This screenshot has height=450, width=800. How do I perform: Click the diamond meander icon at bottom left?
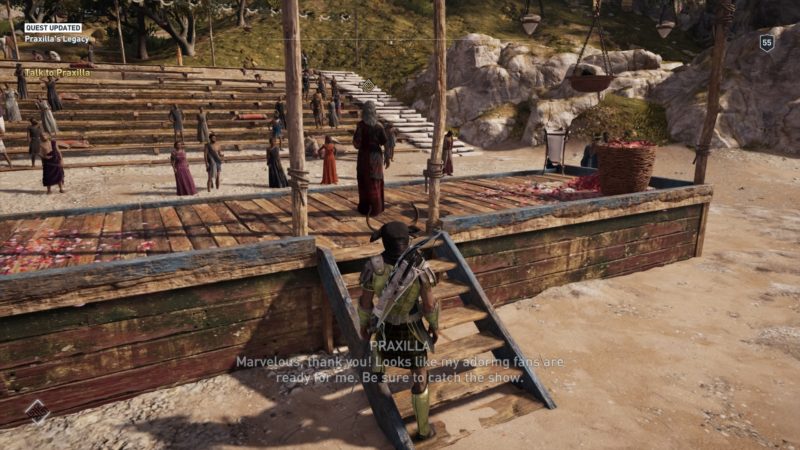click(37, 411)
